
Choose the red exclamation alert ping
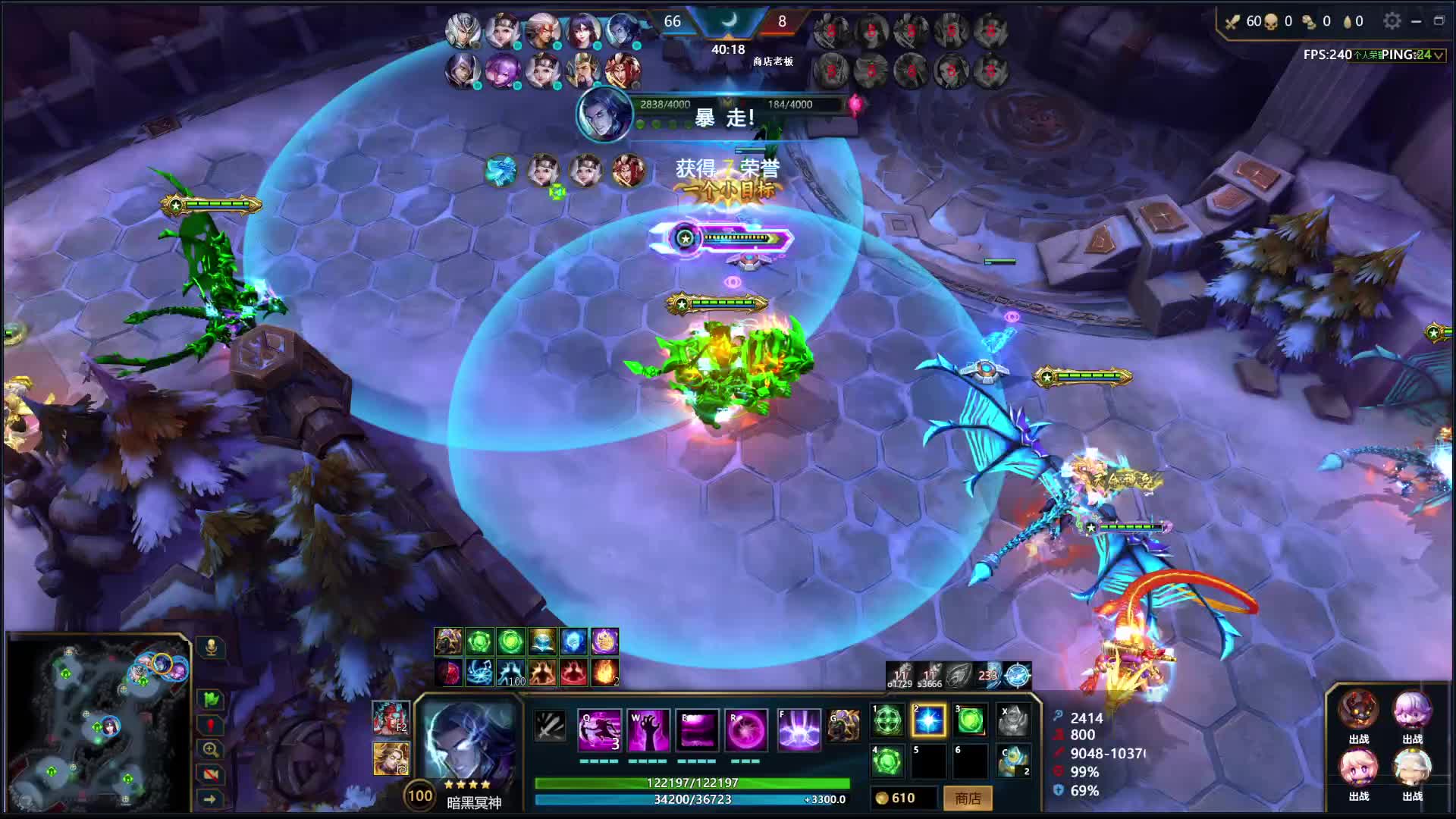click(x=211, y=725)
